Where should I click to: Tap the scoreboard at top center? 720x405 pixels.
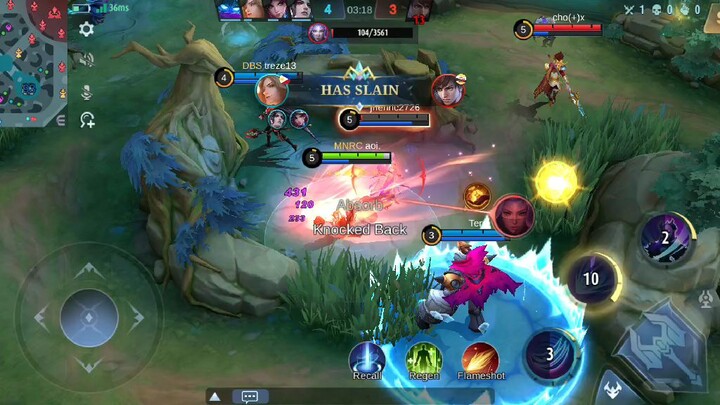tap(360, 10)
